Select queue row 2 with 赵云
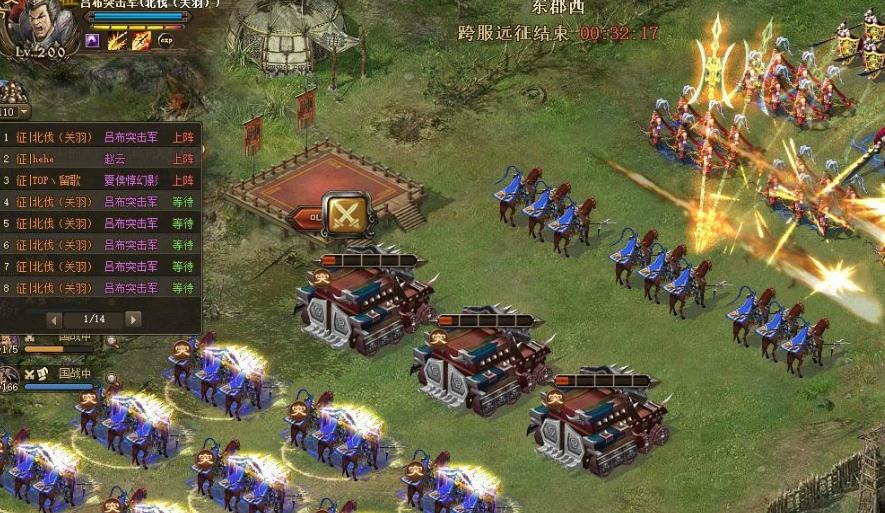 (x=100, y=159)
